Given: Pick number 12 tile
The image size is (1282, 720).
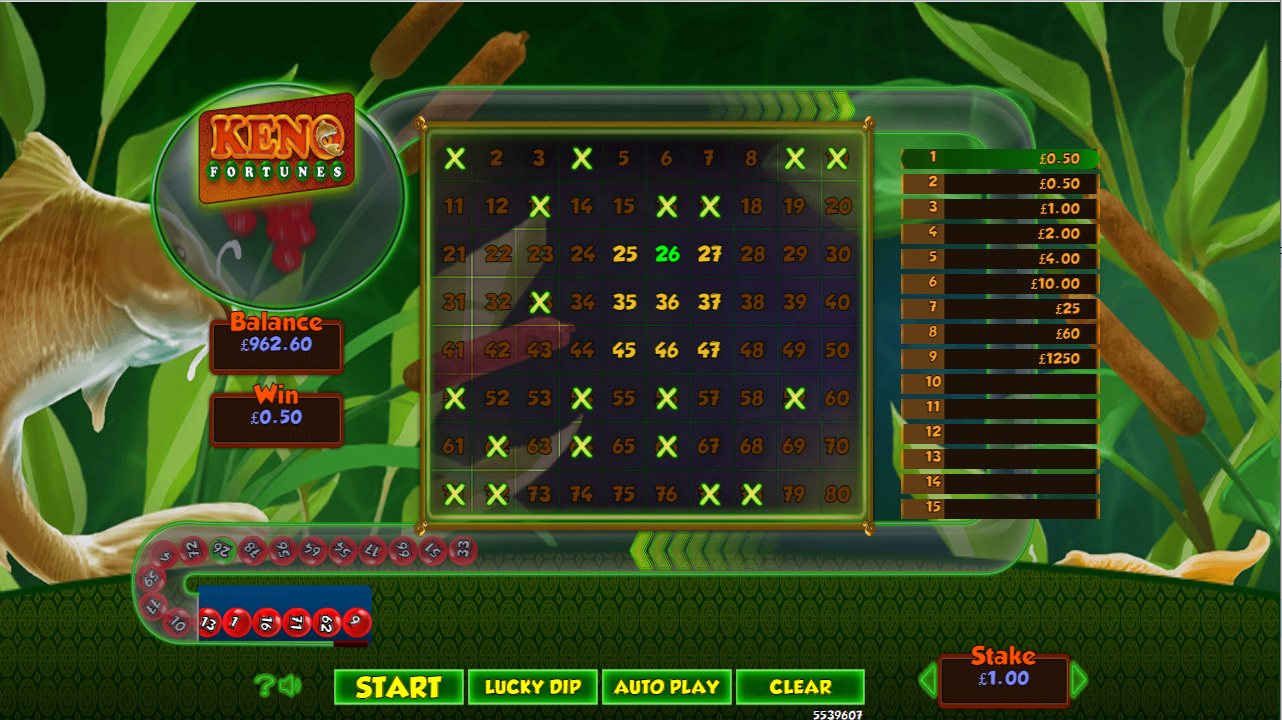Looking at the screenshot, I should pos(497,206).
